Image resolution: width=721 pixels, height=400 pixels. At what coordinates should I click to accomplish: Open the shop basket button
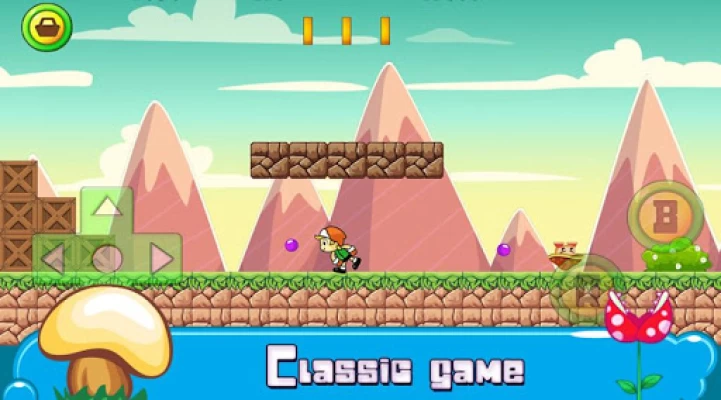(x=46, y=27)
